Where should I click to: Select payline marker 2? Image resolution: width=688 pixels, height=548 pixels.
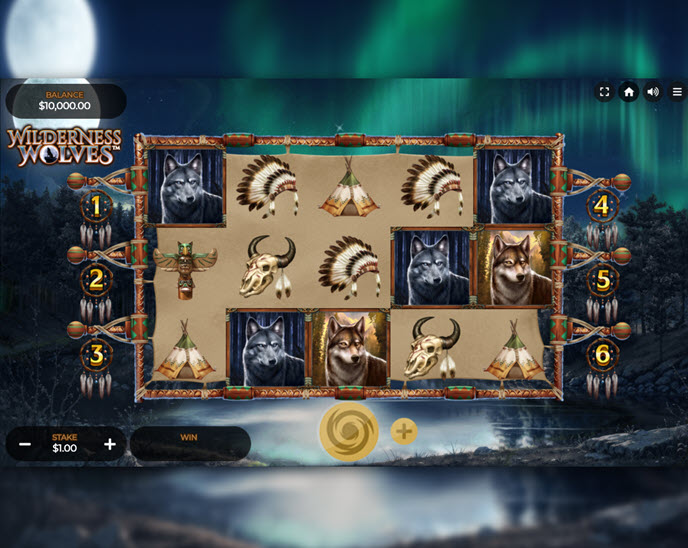click(97, 280)
